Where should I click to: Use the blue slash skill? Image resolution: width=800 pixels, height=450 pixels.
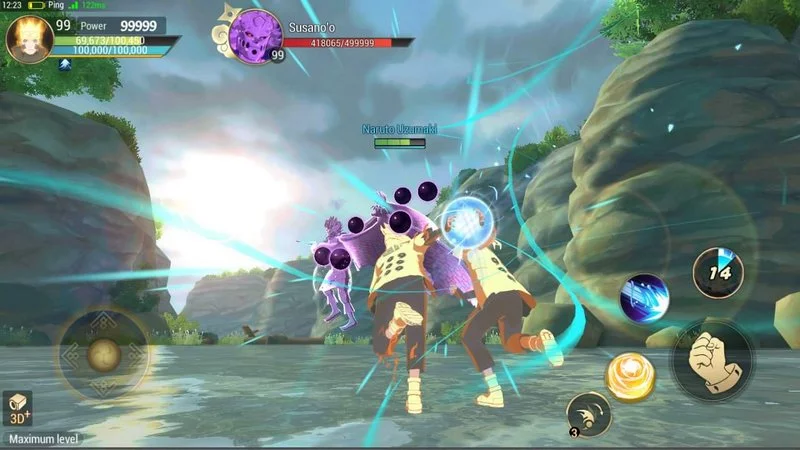(643, 297)
